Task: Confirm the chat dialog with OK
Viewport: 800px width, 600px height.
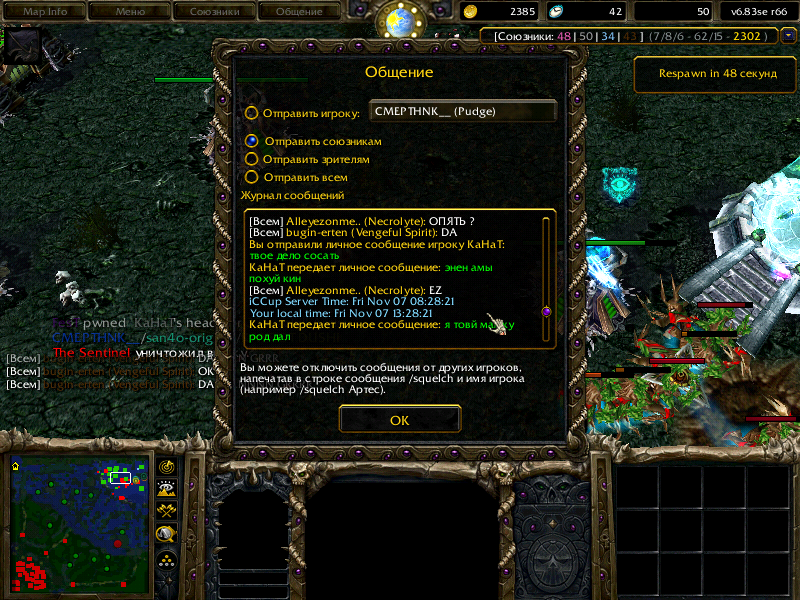Action: pos(399,420)
